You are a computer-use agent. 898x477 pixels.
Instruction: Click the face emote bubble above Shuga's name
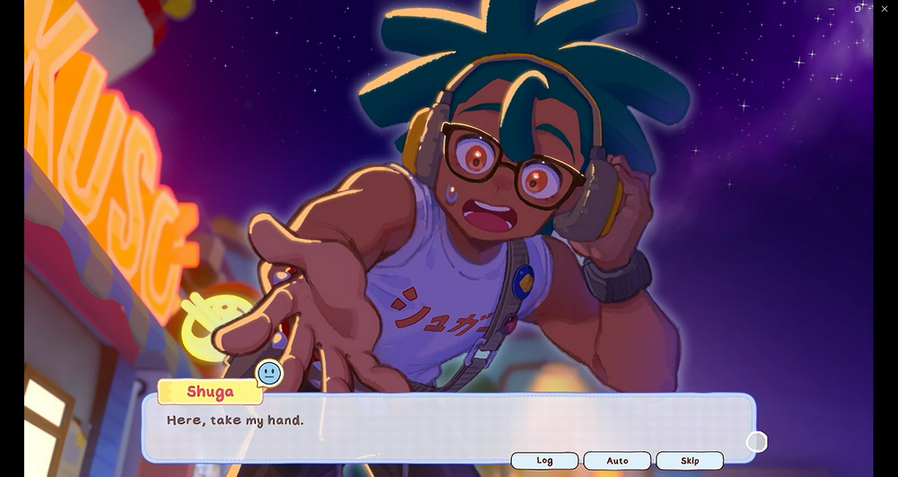[269, 374]
